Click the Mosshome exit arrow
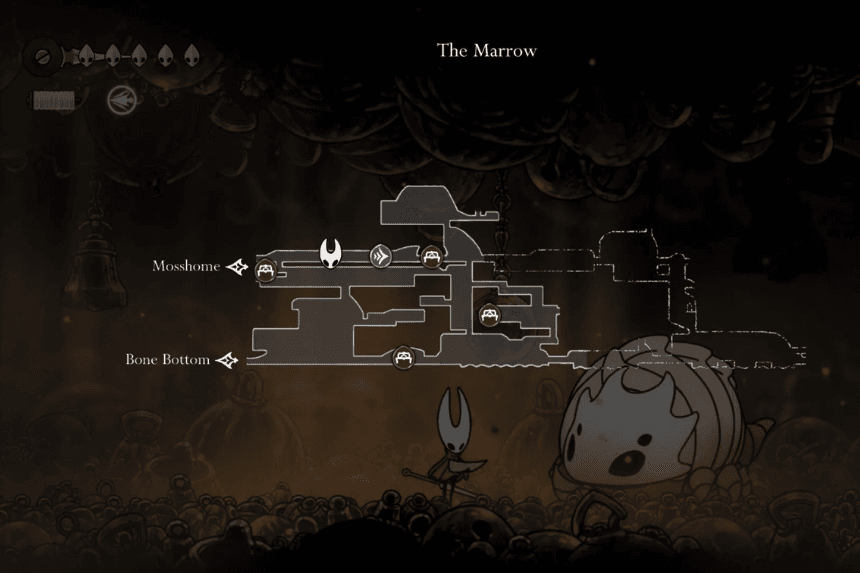The height and width of the screenshot is (573, 860). coord(237,267)
